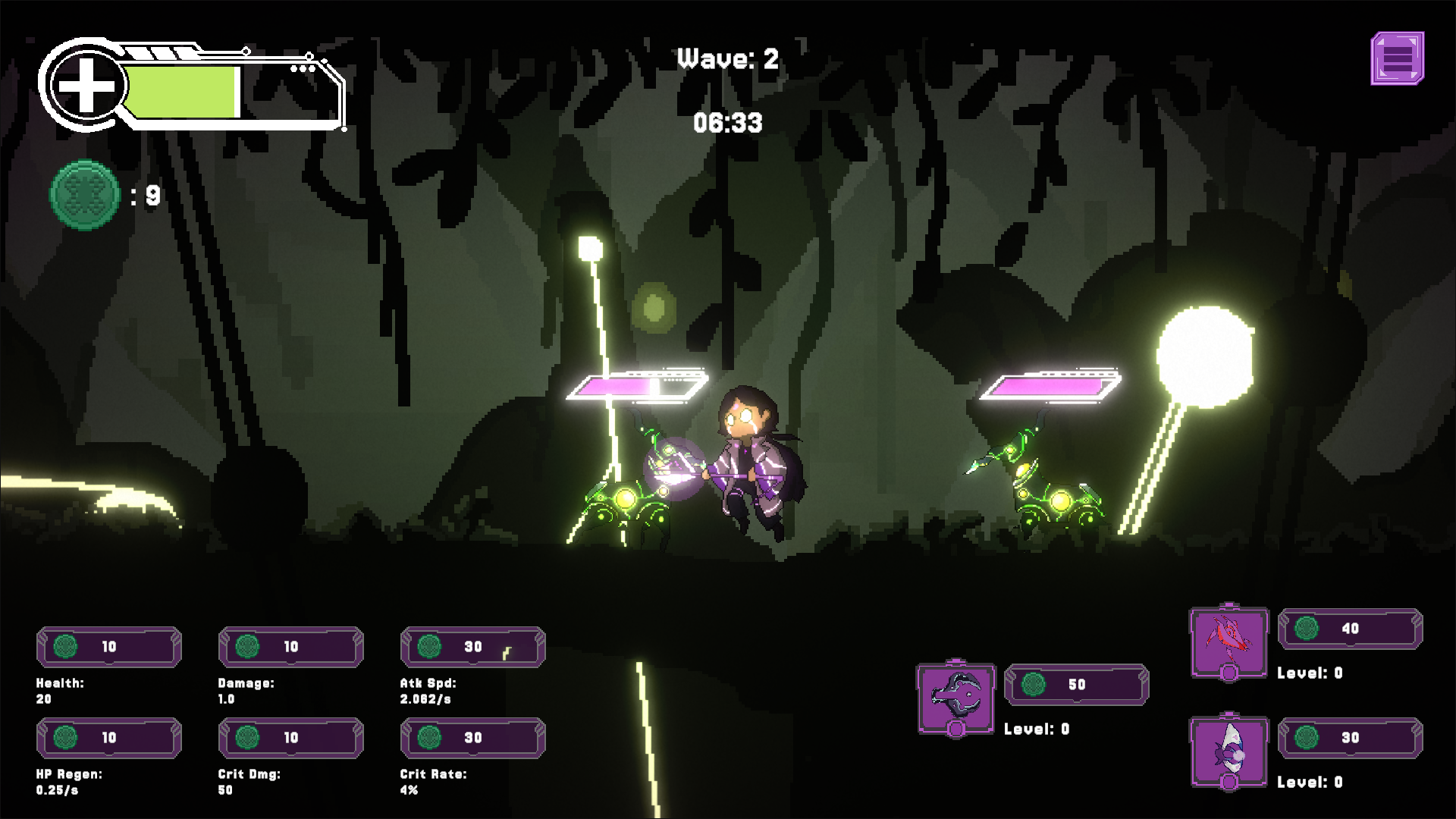The image size is (1456, 819).
Task: Buy the 50-coin companion upgrade
Action: pos(1076,685)
